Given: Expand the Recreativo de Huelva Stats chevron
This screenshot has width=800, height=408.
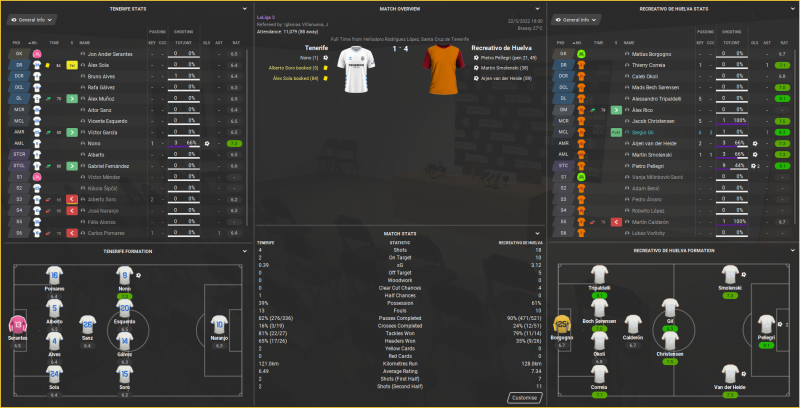Looking at the screenshot, I should [x=793, y=8].
